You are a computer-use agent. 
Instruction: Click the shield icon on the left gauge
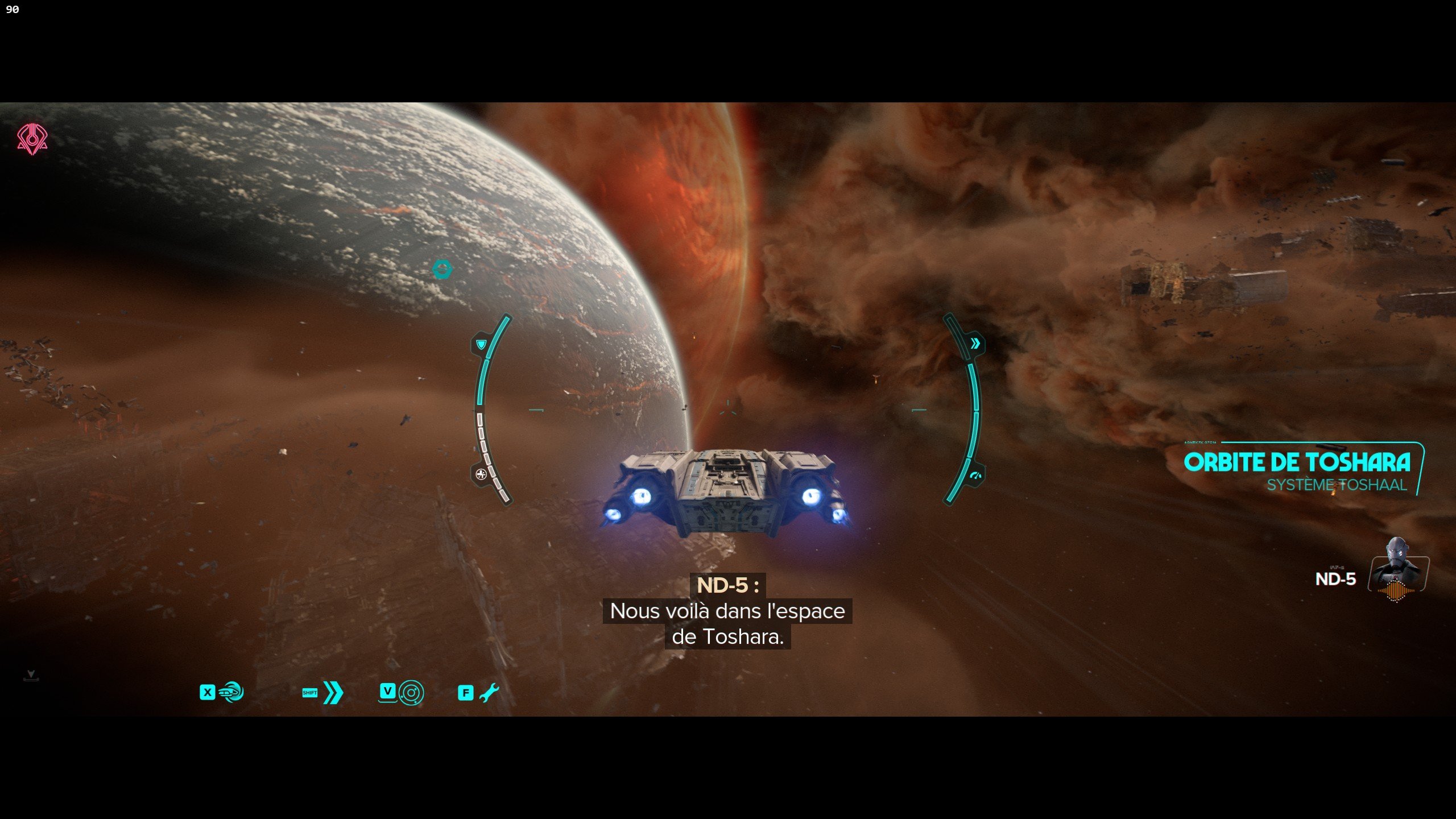(x=481, y=344)
